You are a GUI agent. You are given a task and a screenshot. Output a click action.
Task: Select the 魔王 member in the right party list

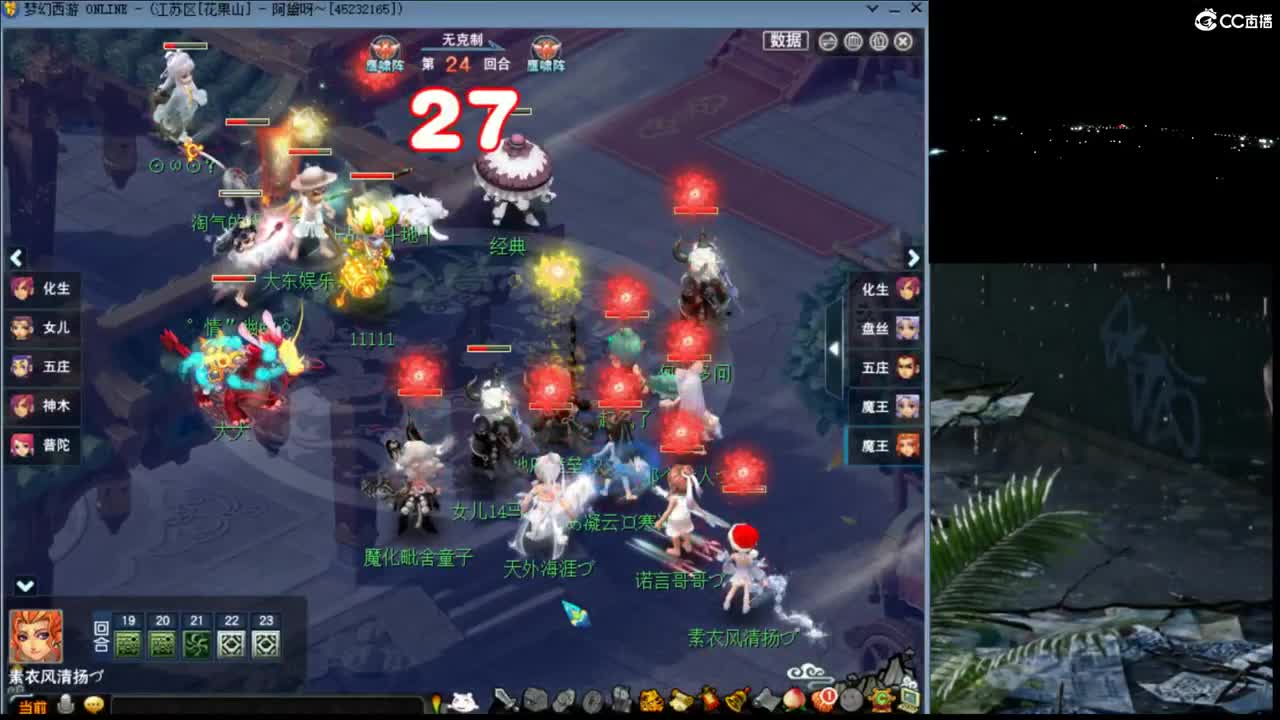882,447
